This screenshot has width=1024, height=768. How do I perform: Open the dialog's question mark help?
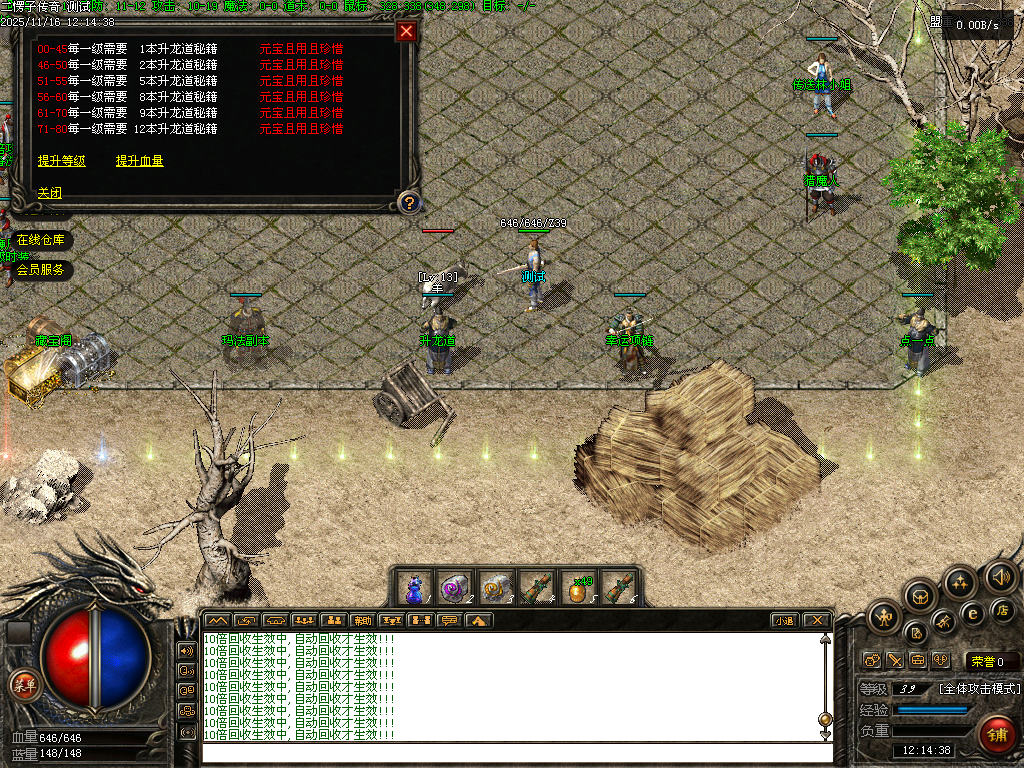(408, 203)
